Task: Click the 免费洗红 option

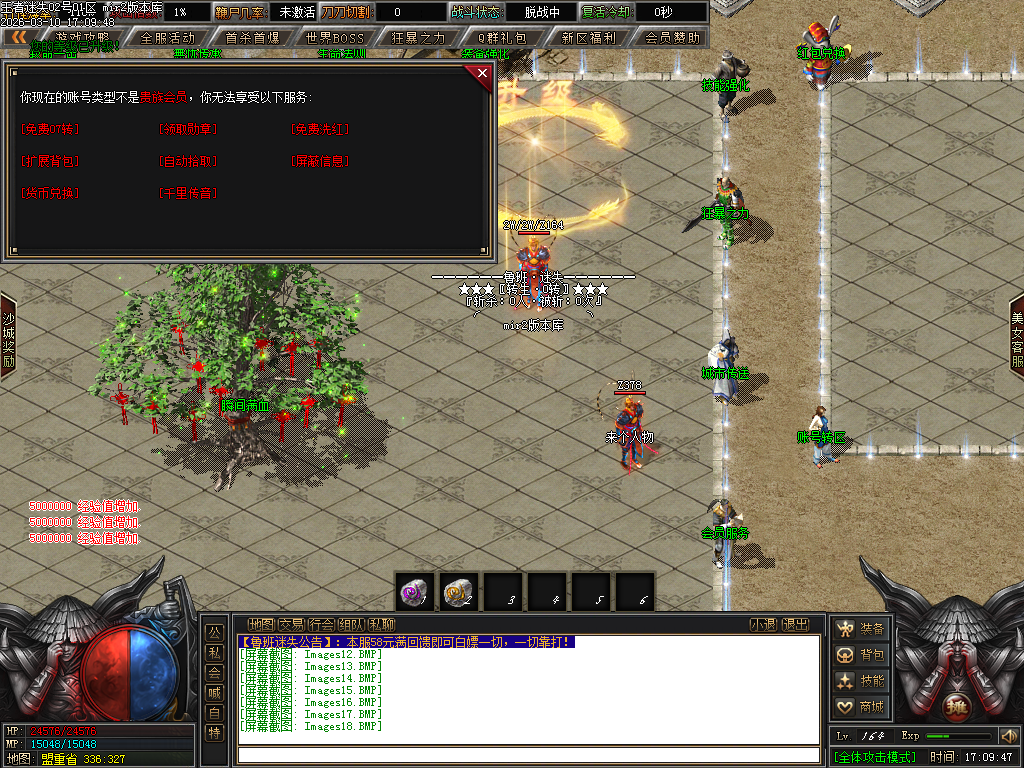Action: coord(320,129)
